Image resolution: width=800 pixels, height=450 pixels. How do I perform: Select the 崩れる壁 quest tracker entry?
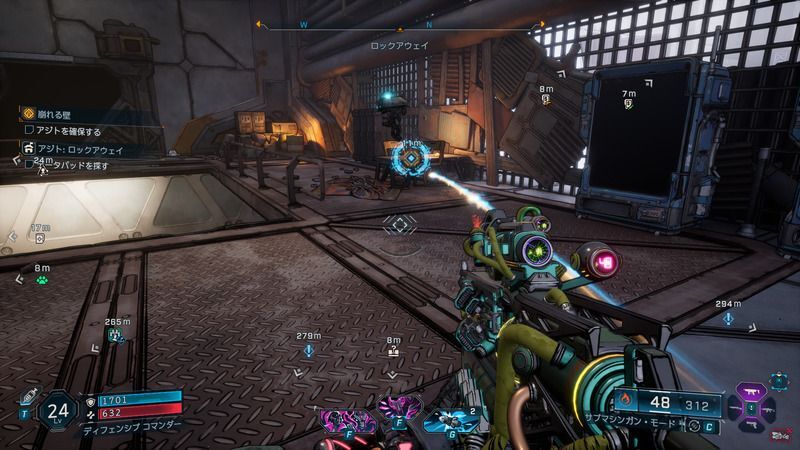52,114
